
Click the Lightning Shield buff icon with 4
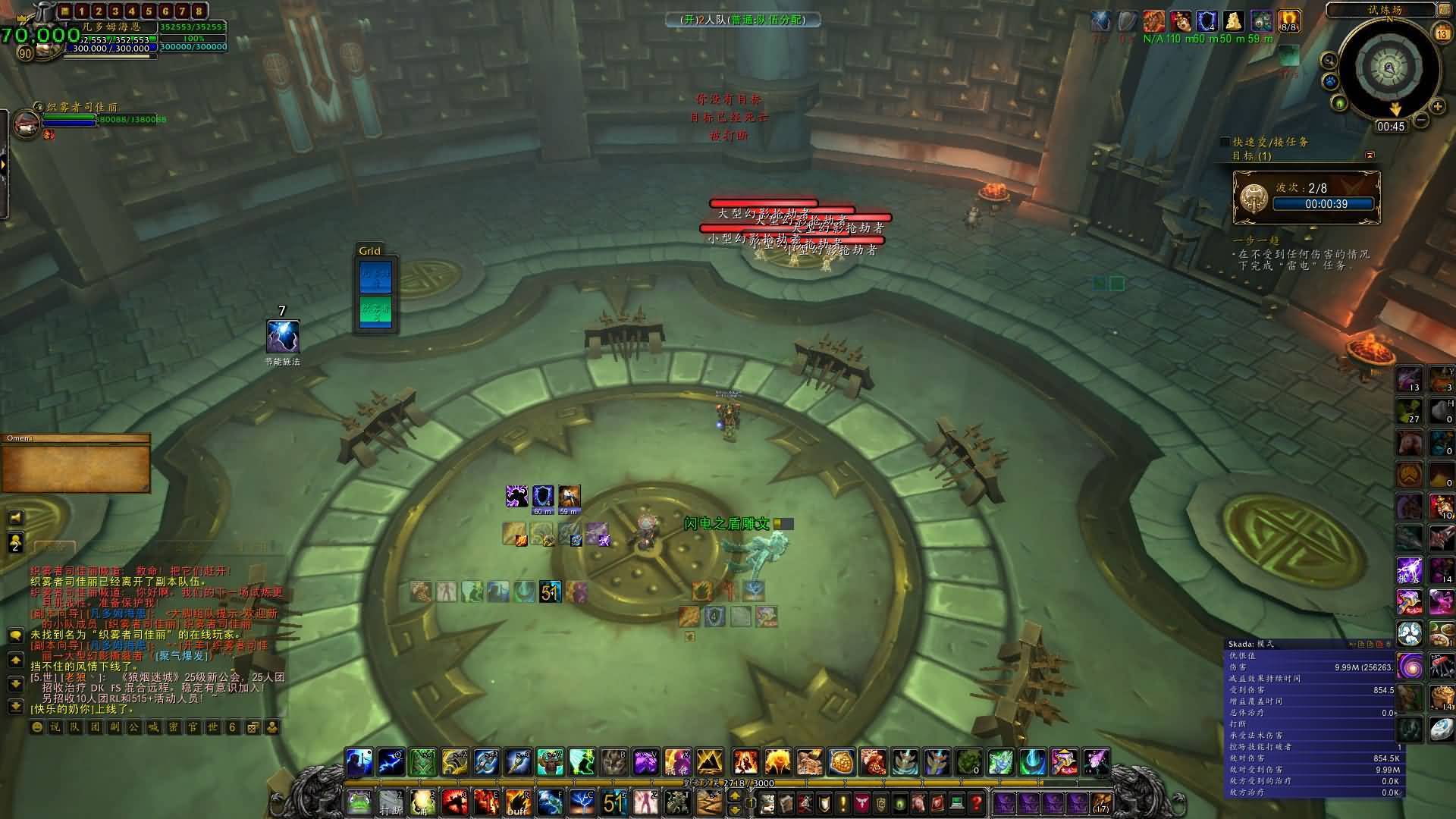1207,21
